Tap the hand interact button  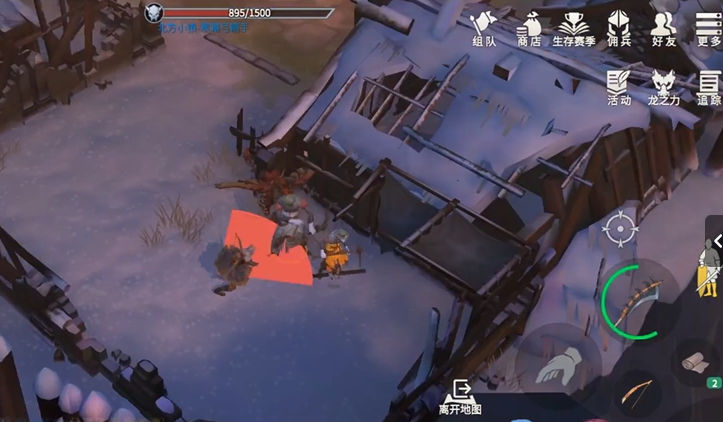click(557, 363)
